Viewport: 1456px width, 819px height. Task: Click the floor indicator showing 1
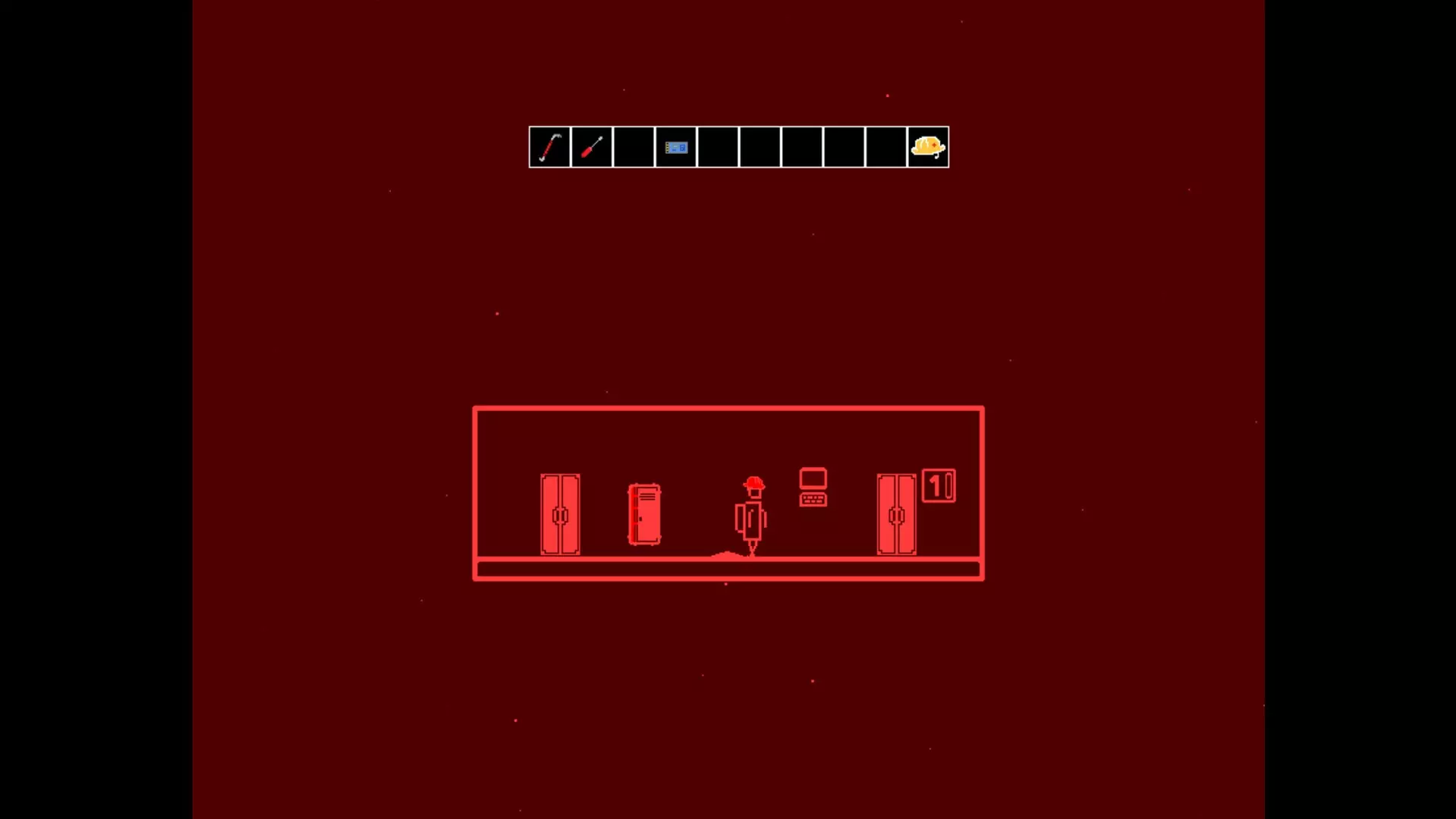935,486
